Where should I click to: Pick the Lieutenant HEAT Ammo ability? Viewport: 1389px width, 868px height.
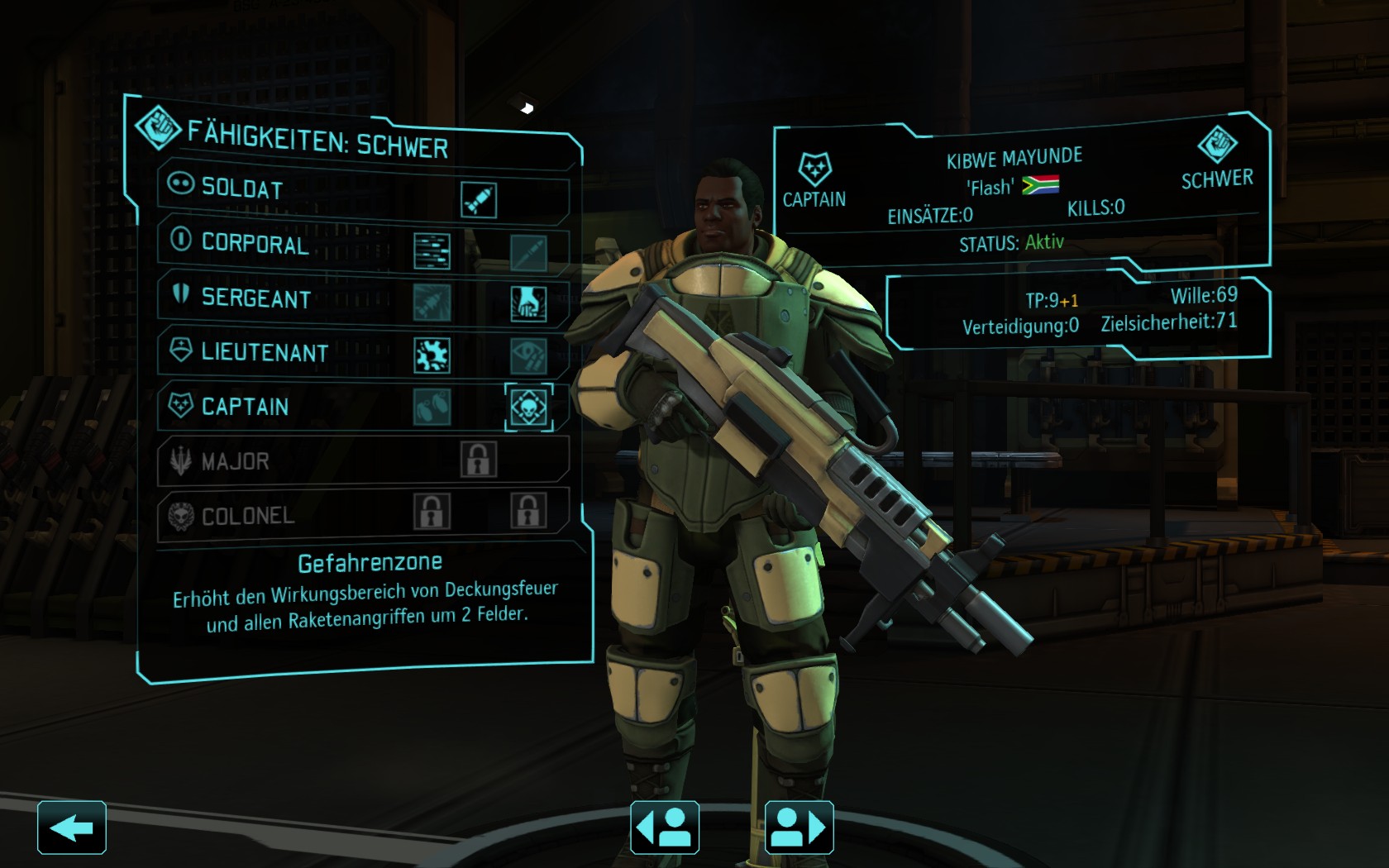432,355
